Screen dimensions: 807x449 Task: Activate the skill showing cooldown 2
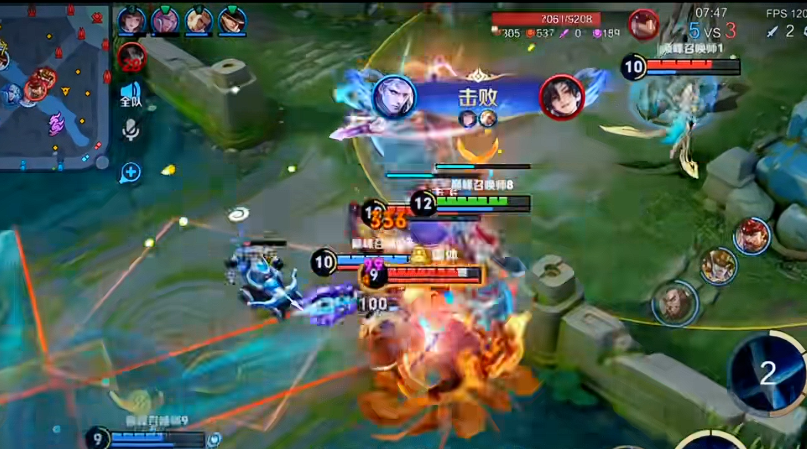pos(767,373)
